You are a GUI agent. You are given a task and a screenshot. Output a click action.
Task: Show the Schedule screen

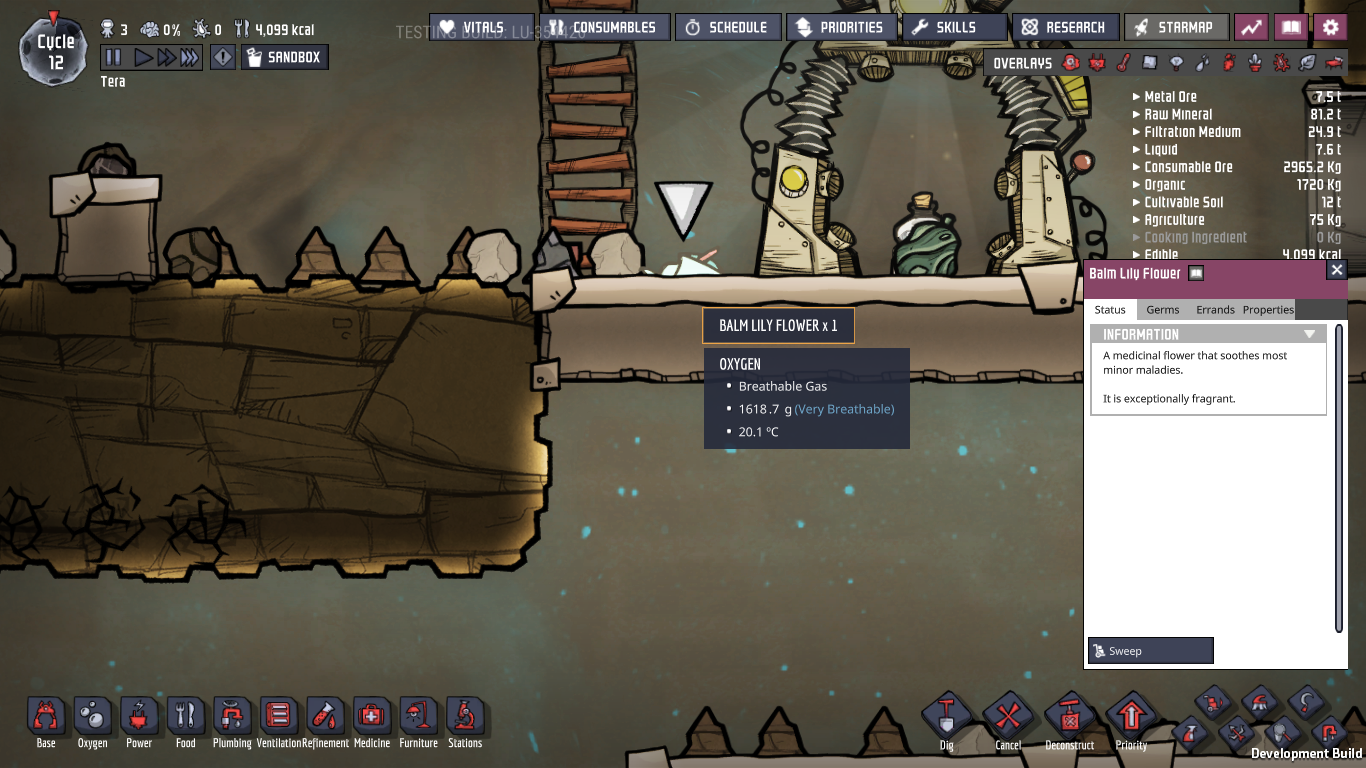725,27
